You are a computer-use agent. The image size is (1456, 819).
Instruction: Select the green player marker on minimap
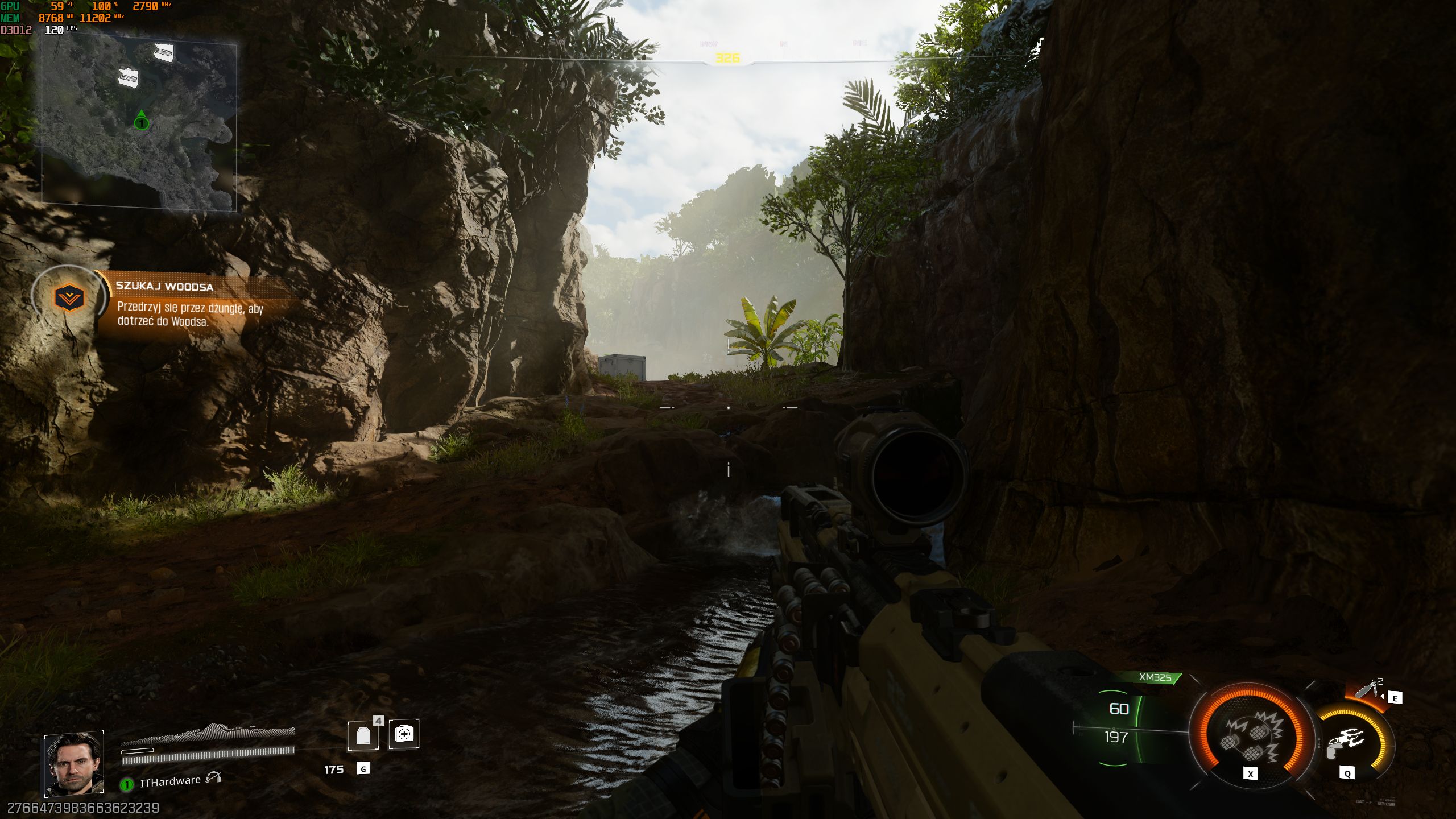point(141,122)
